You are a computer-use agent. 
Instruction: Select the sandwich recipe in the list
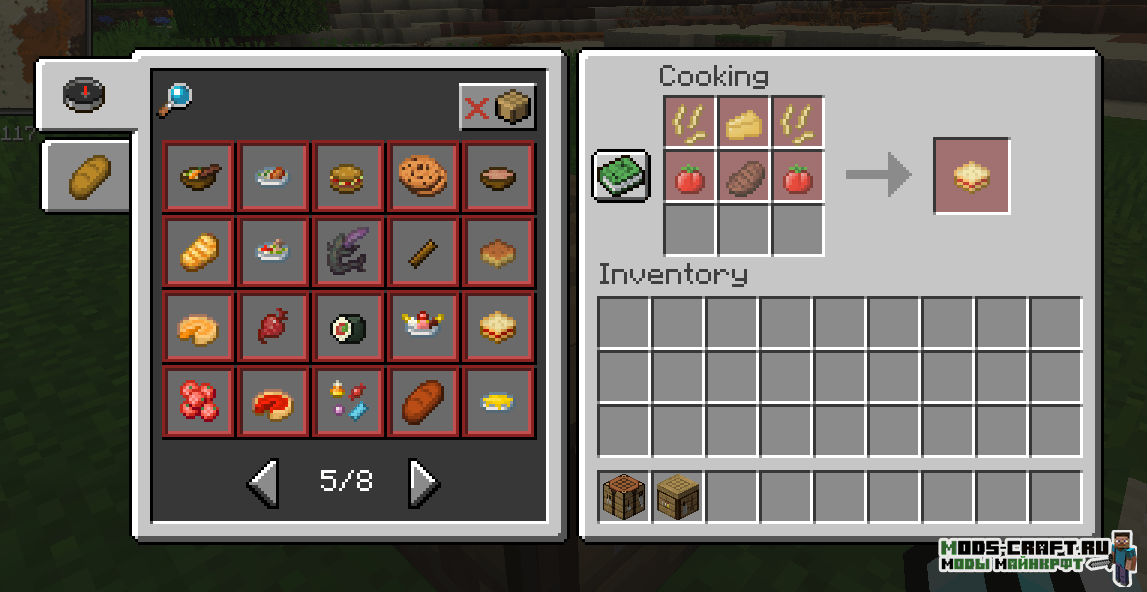498,327
